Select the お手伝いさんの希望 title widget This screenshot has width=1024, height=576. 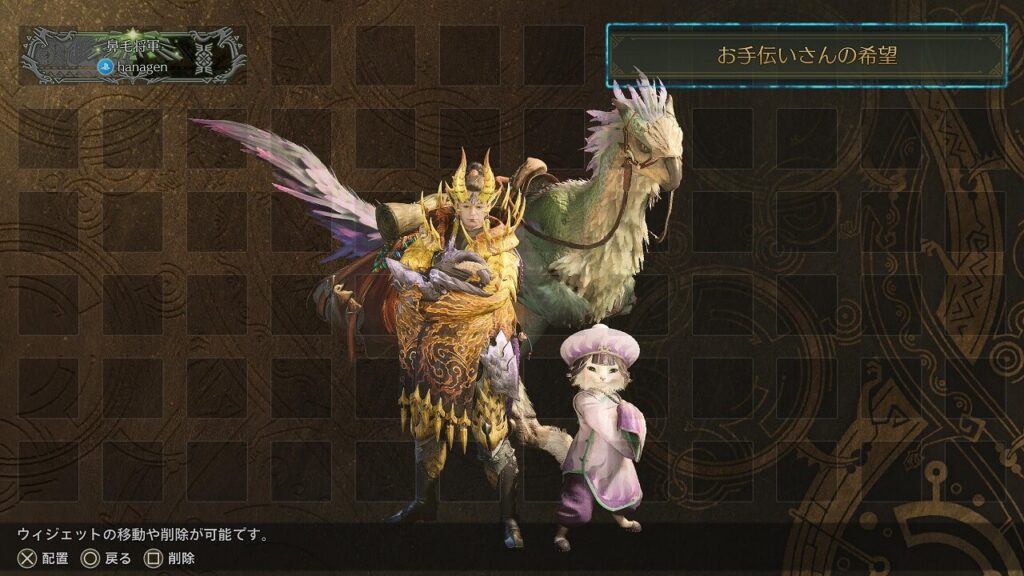806,55
